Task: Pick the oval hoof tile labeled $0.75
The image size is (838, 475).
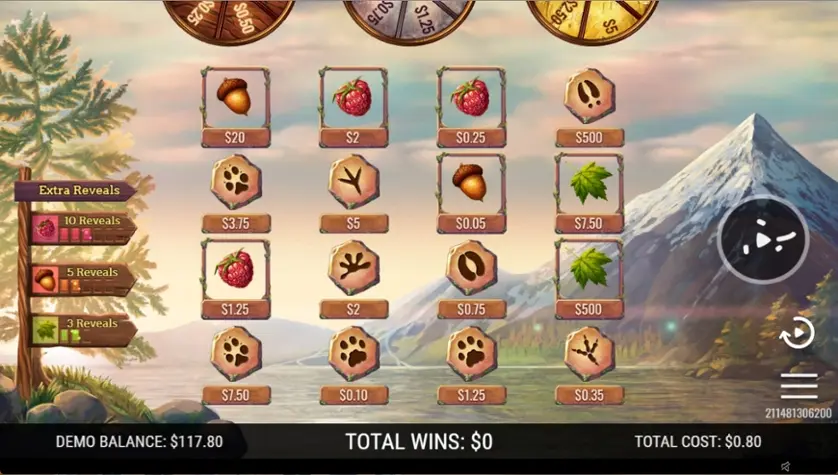Action: 471,268
